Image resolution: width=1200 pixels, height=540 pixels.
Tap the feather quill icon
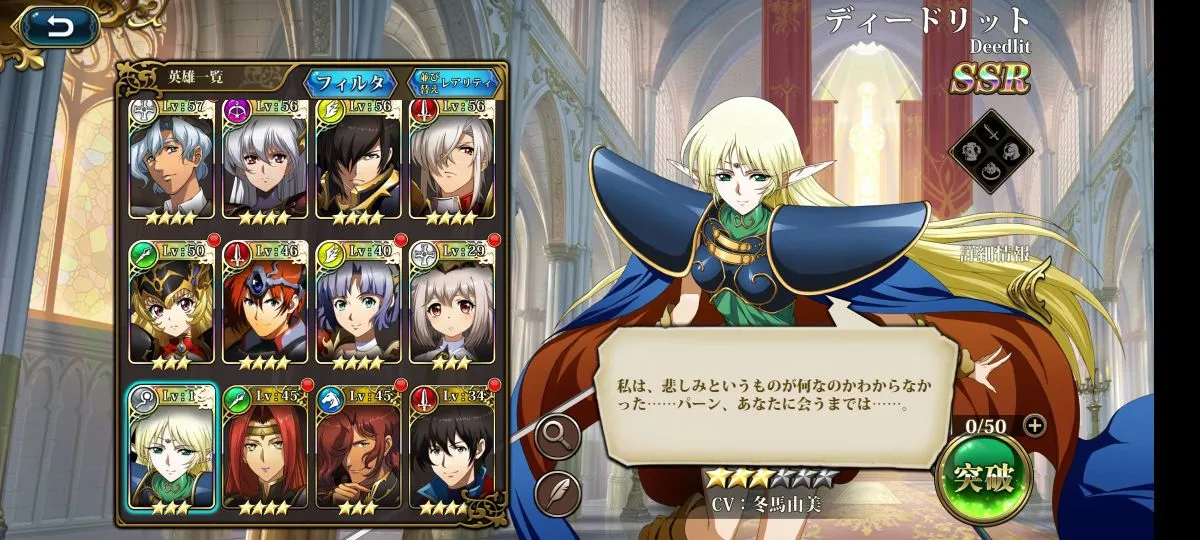tap(557, 493)
